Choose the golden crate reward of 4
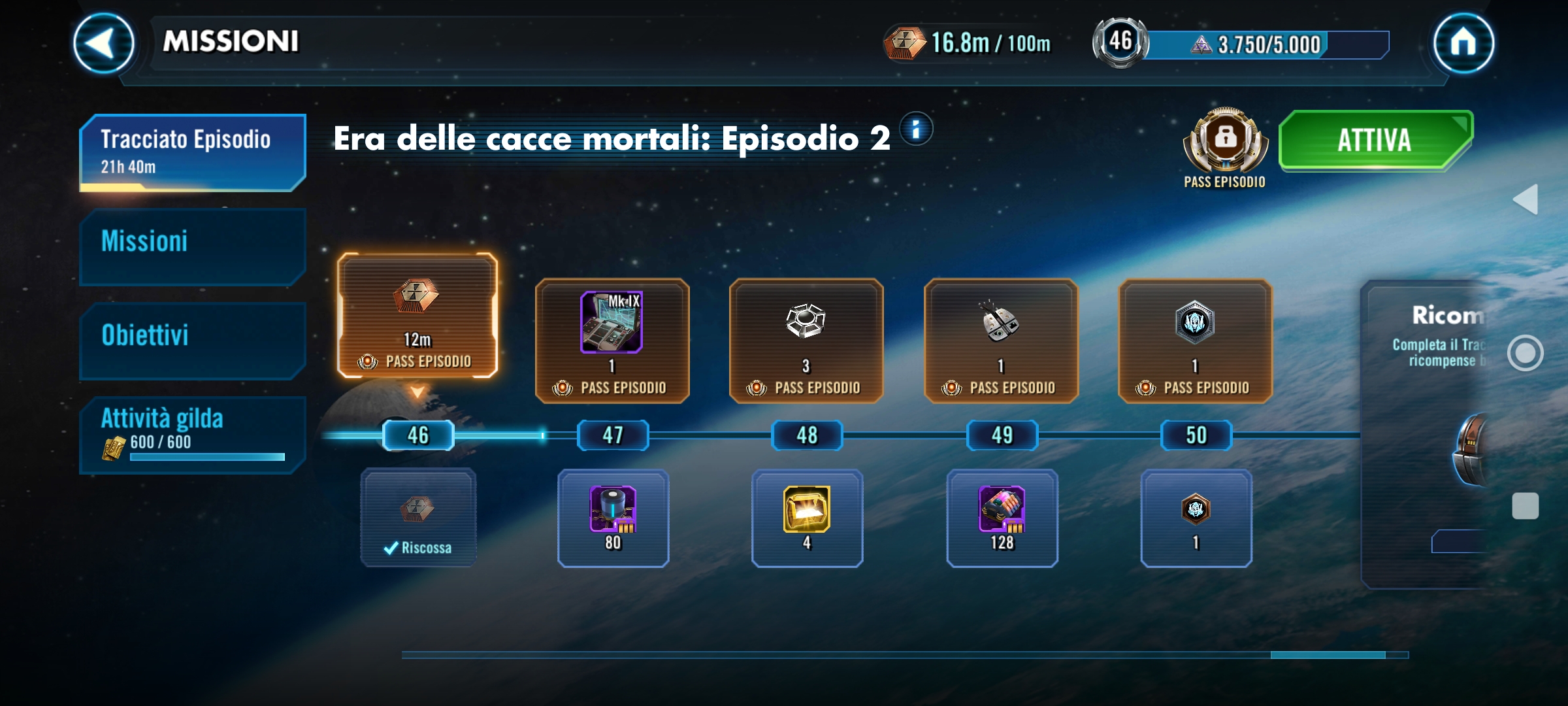This screenshot has height=706, width=1568. coord(807,518)
